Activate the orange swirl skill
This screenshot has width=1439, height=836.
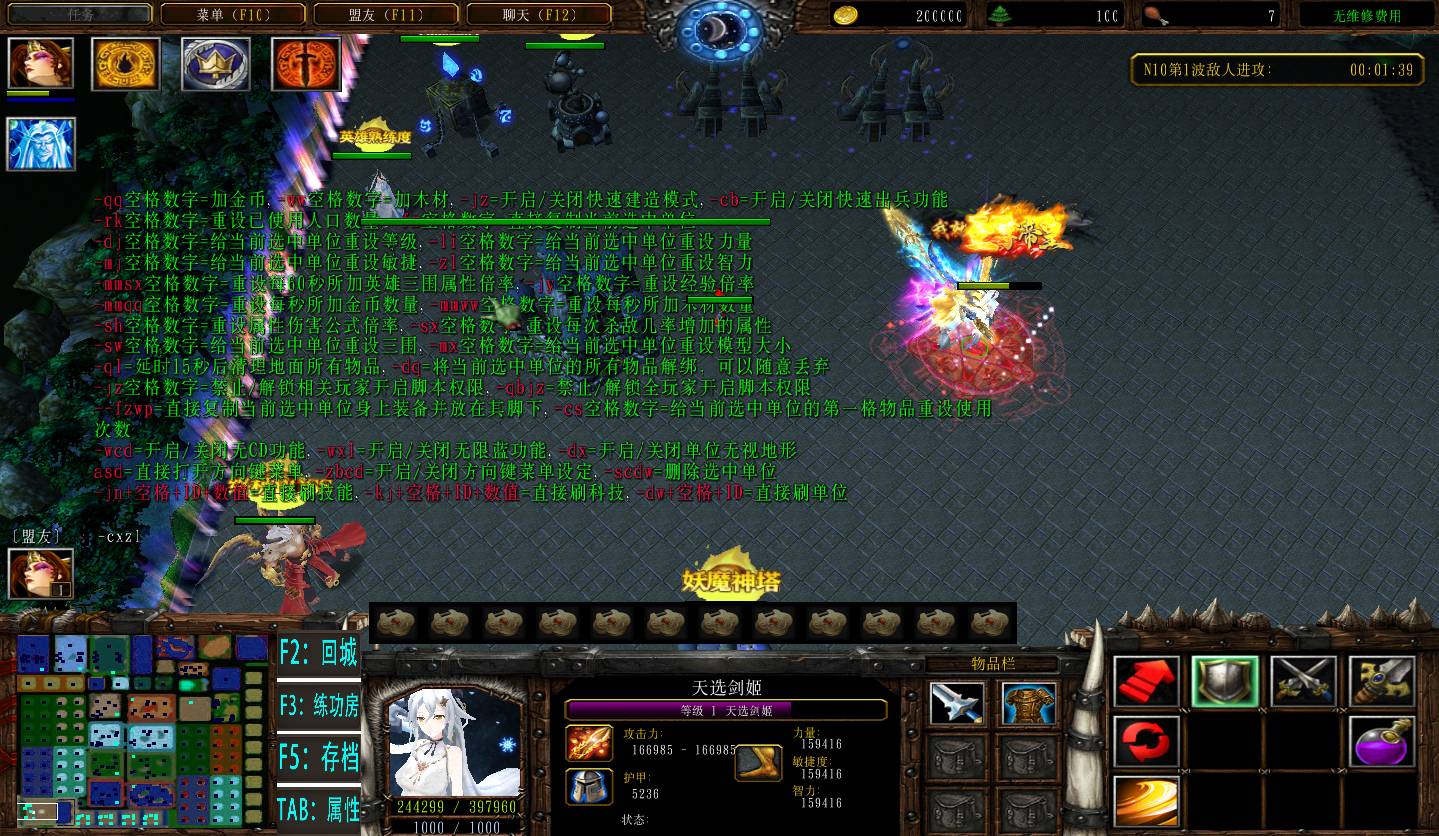tap(1146, 801)
